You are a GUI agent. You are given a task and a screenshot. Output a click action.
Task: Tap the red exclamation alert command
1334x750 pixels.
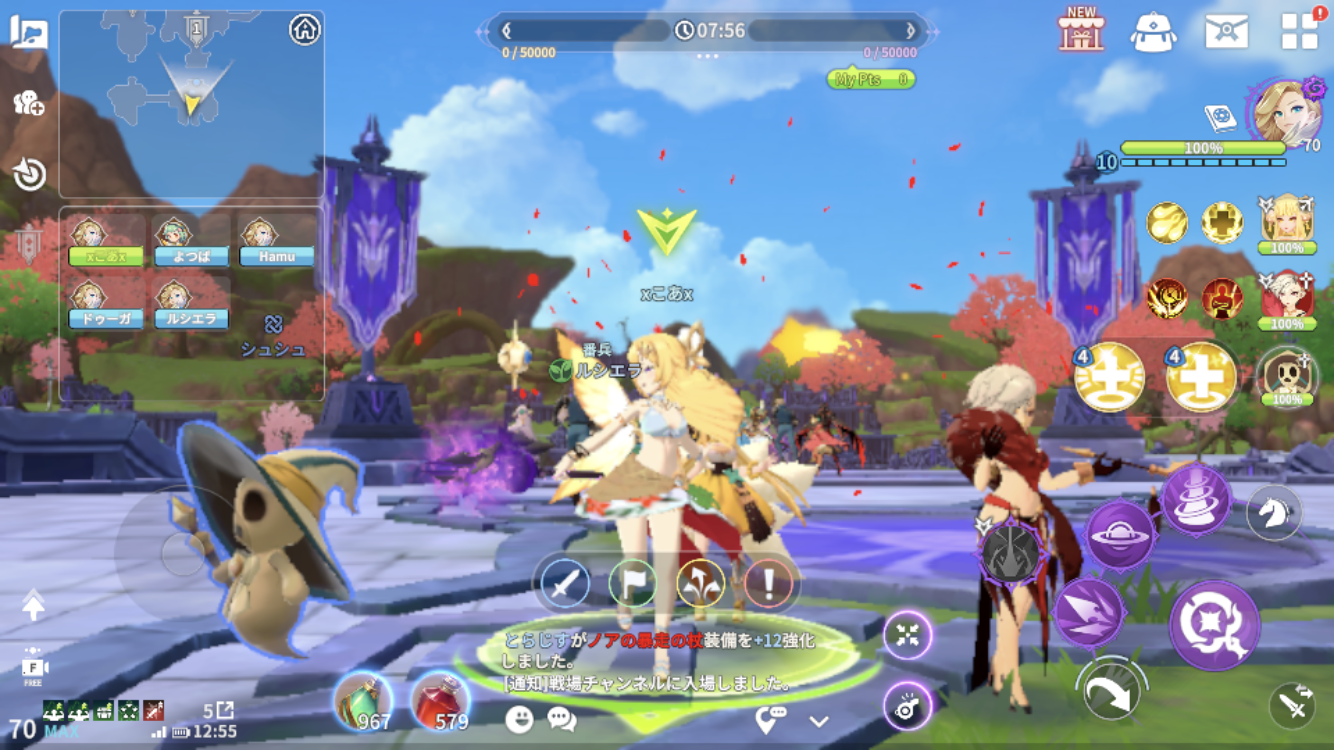769,582
